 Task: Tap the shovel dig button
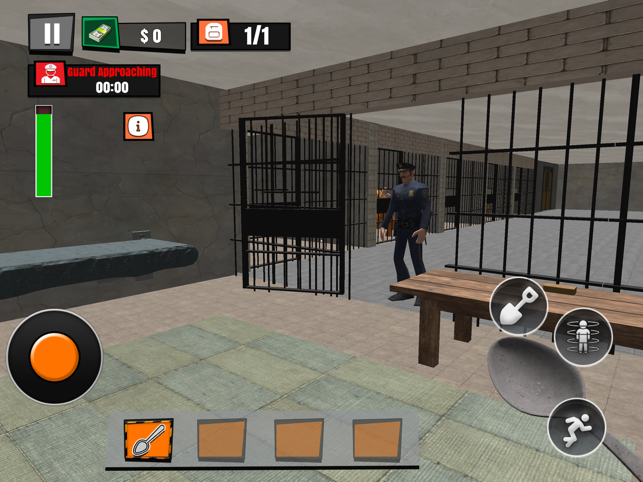click(x=518, y=307)
